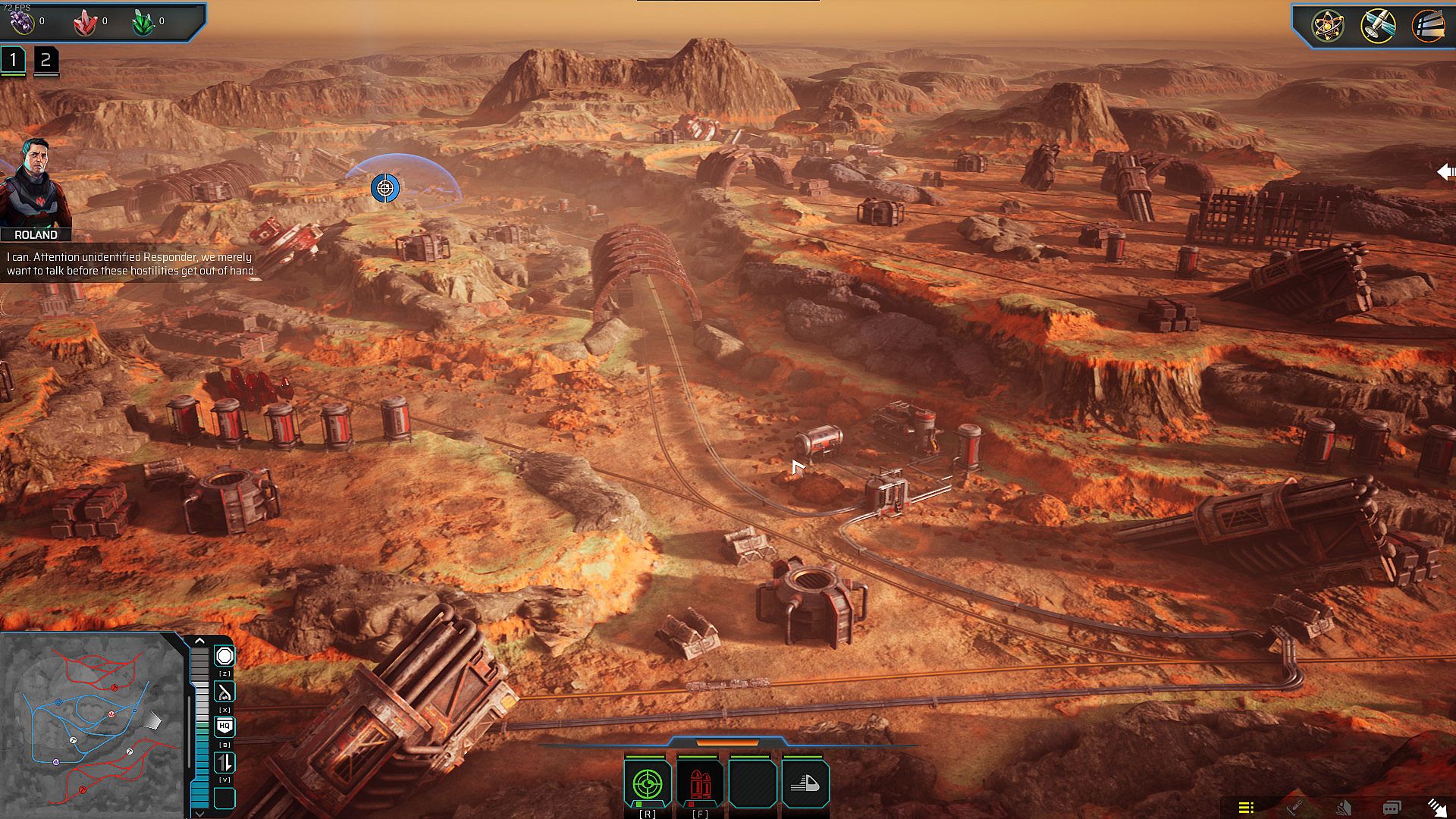The image size is (1456, 819).
Task: Open the atom research icon
Action: (x=1328, y=26)
